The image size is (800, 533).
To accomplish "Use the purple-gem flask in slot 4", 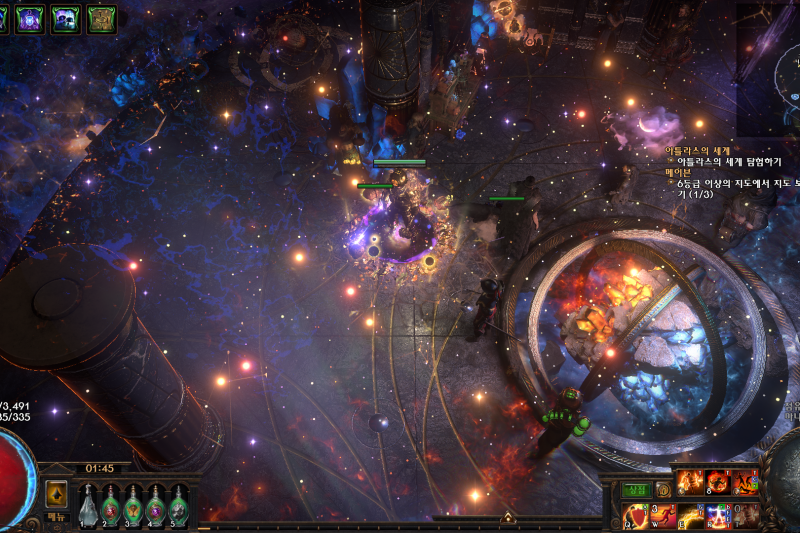I will point(156,503).
